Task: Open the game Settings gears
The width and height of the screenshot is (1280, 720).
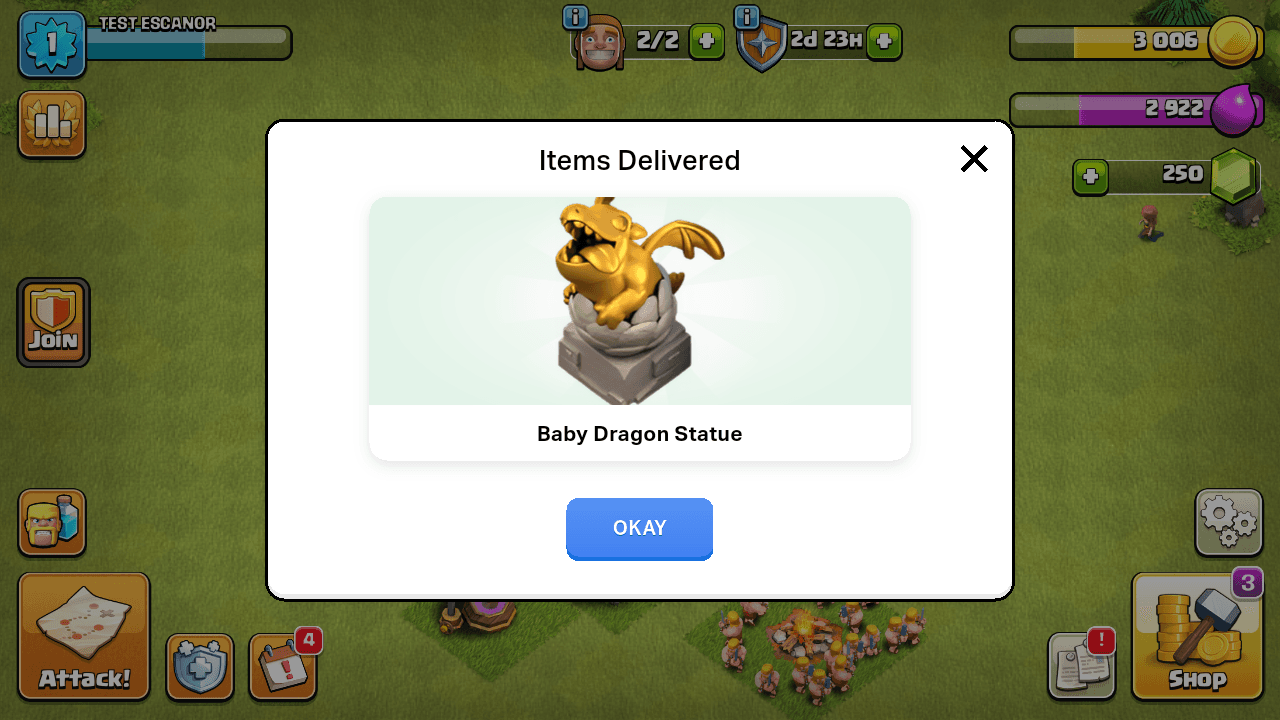Action: (1228, 522)
